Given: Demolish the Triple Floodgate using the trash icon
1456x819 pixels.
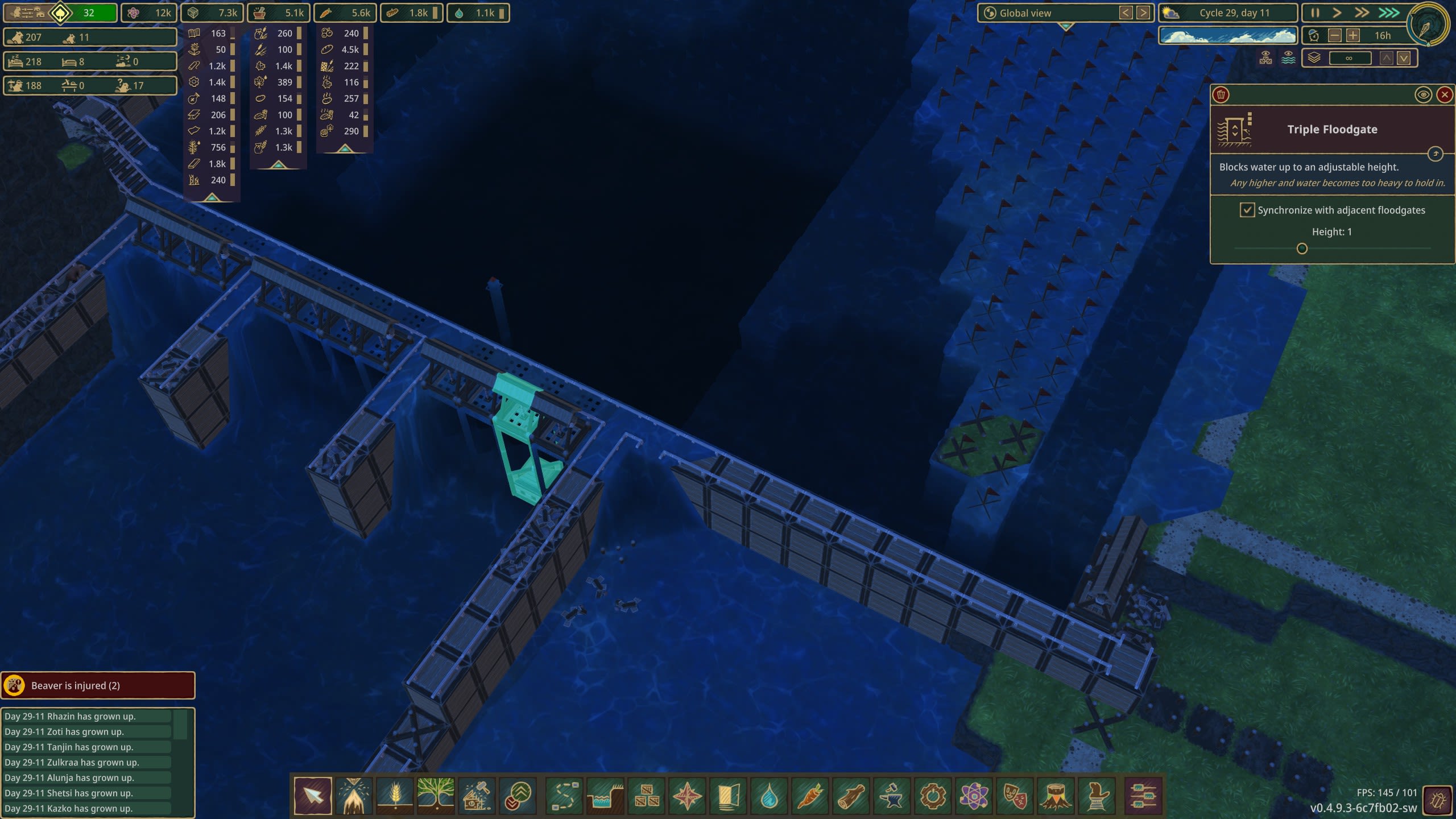Looking at the screenshot, I should click(1222, 94).
